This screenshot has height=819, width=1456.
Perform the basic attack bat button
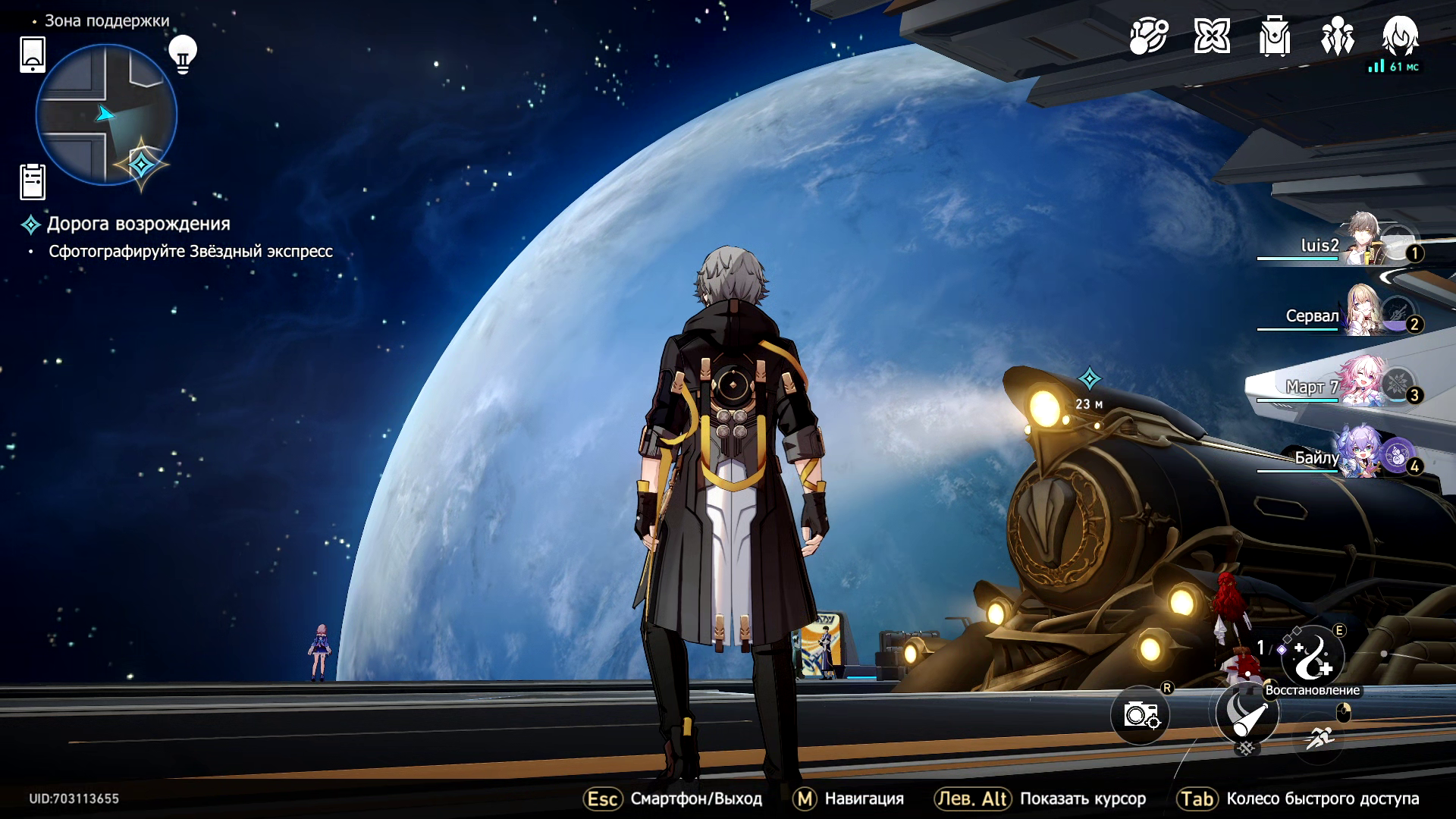click(x=1247, y=714)
